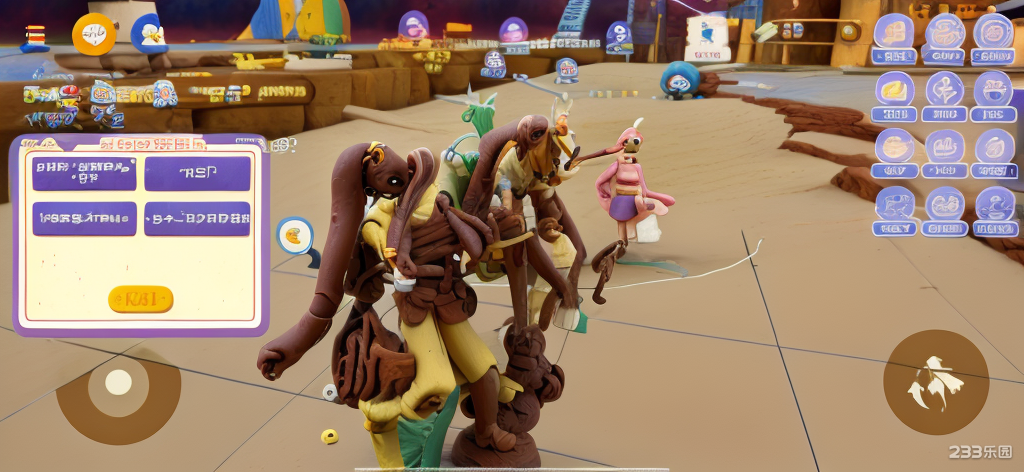Activate the brown round jump button

click(936, 382)
